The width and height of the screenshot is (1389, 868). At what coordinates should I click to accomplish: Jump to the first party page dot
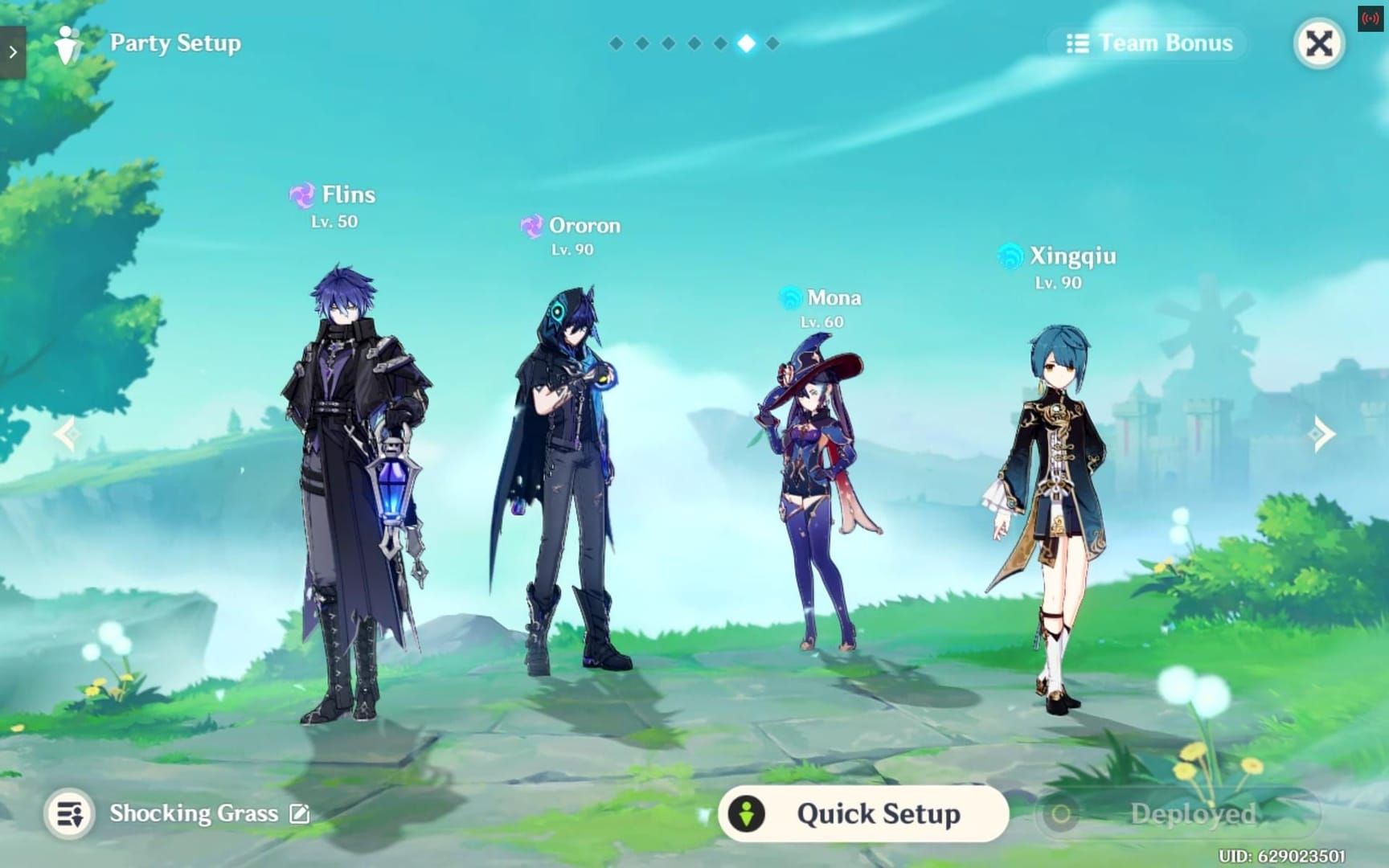[616, 43]
